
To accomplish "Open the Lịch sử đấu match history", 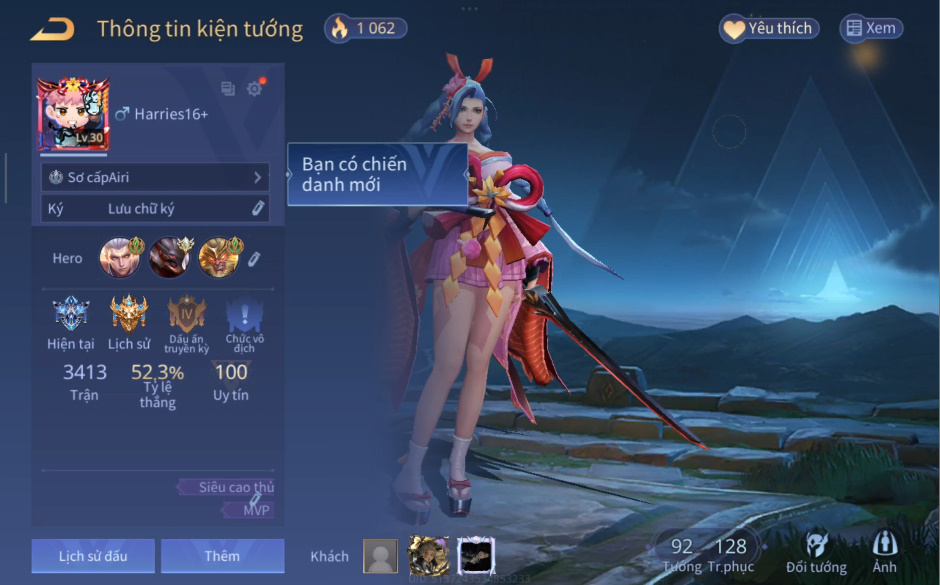I will pos(93,556).
